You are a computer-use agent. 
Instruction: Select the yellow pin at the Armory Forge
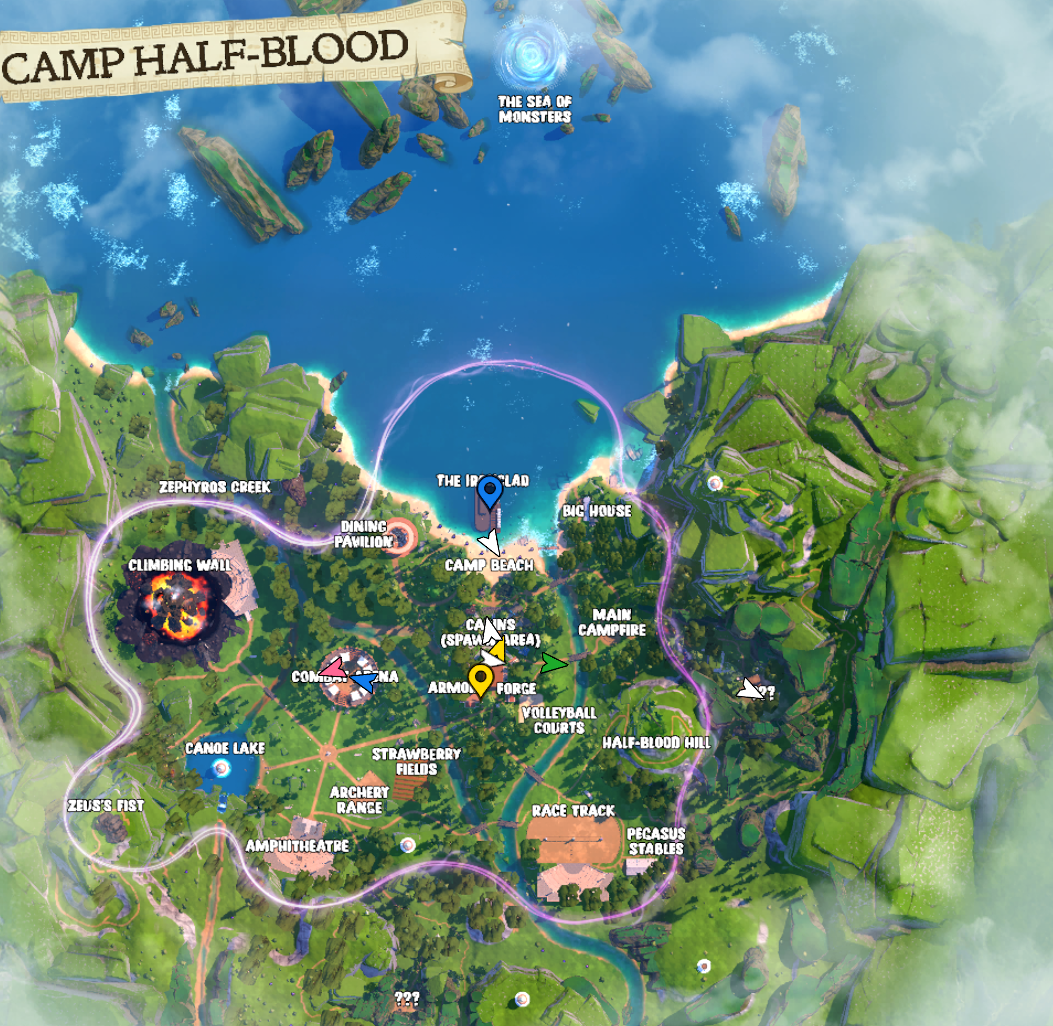[481, 680]
